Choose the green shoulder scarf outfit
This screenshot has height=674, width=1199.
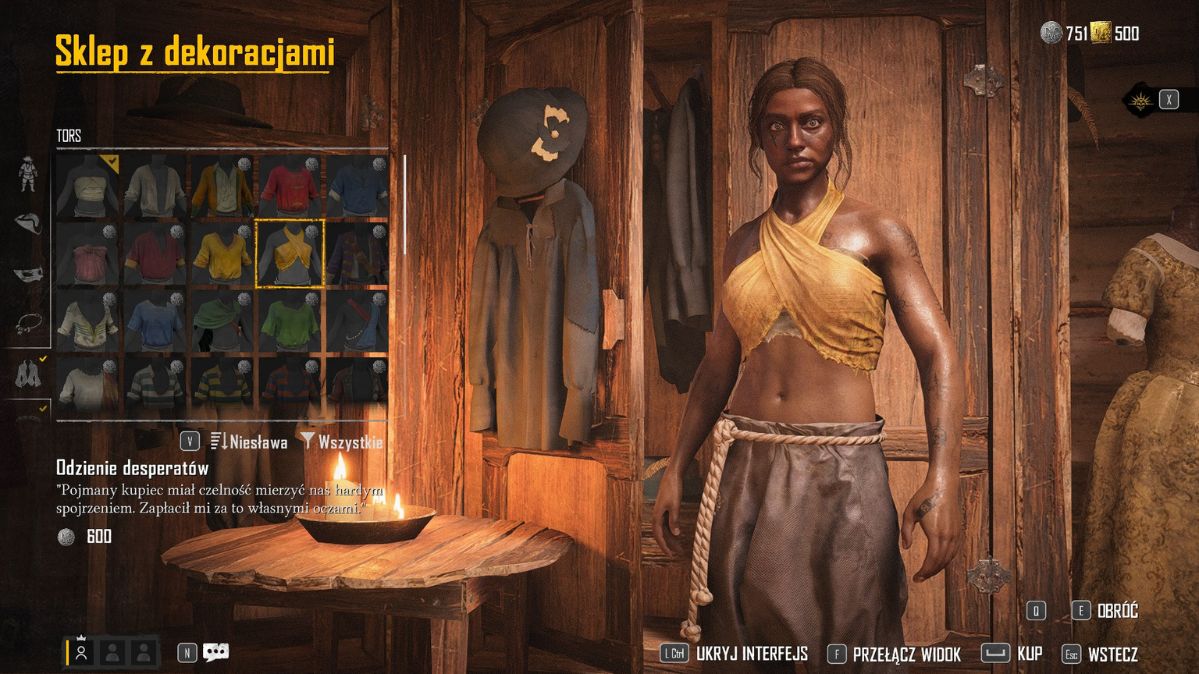click(223, 322)
